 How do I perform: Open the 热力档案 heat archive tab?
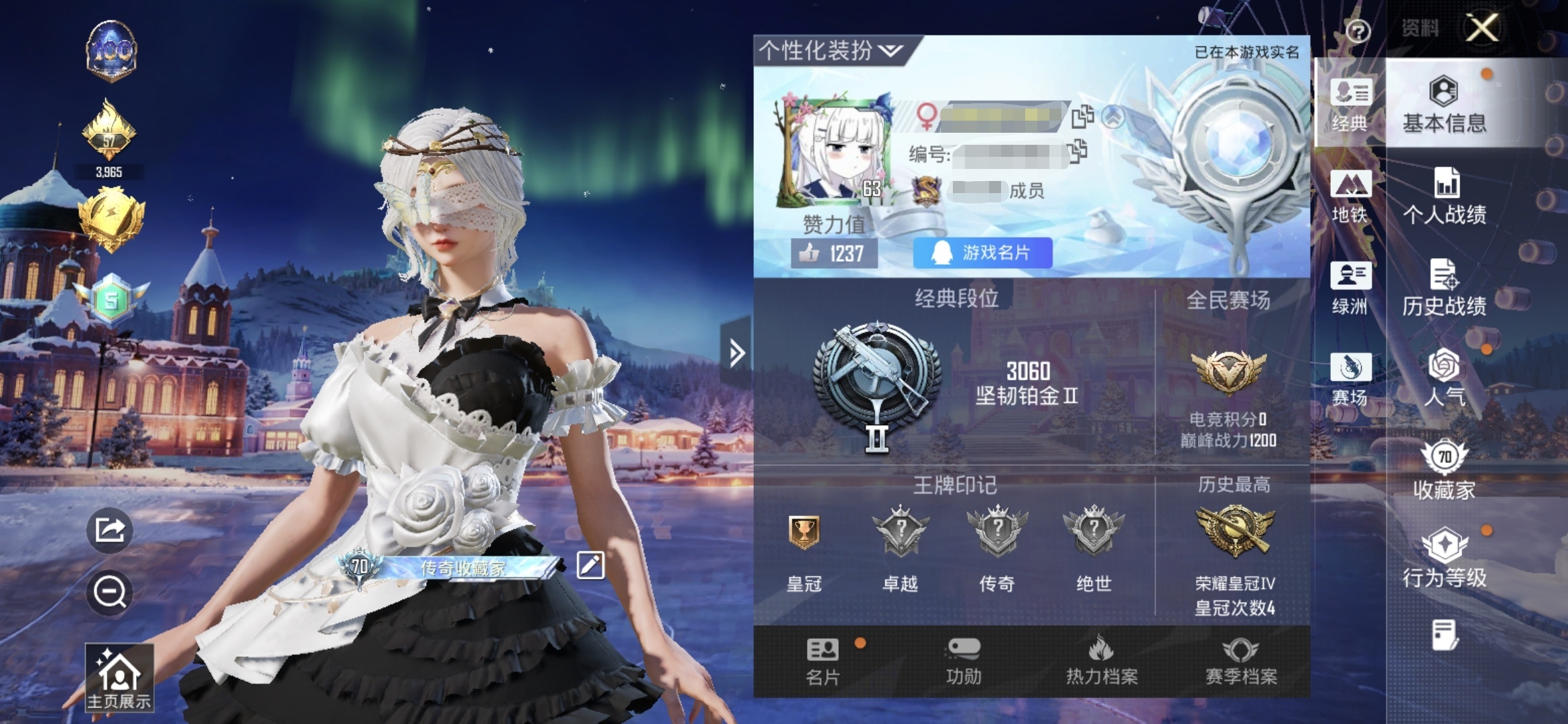click(x=1102, y=662)
